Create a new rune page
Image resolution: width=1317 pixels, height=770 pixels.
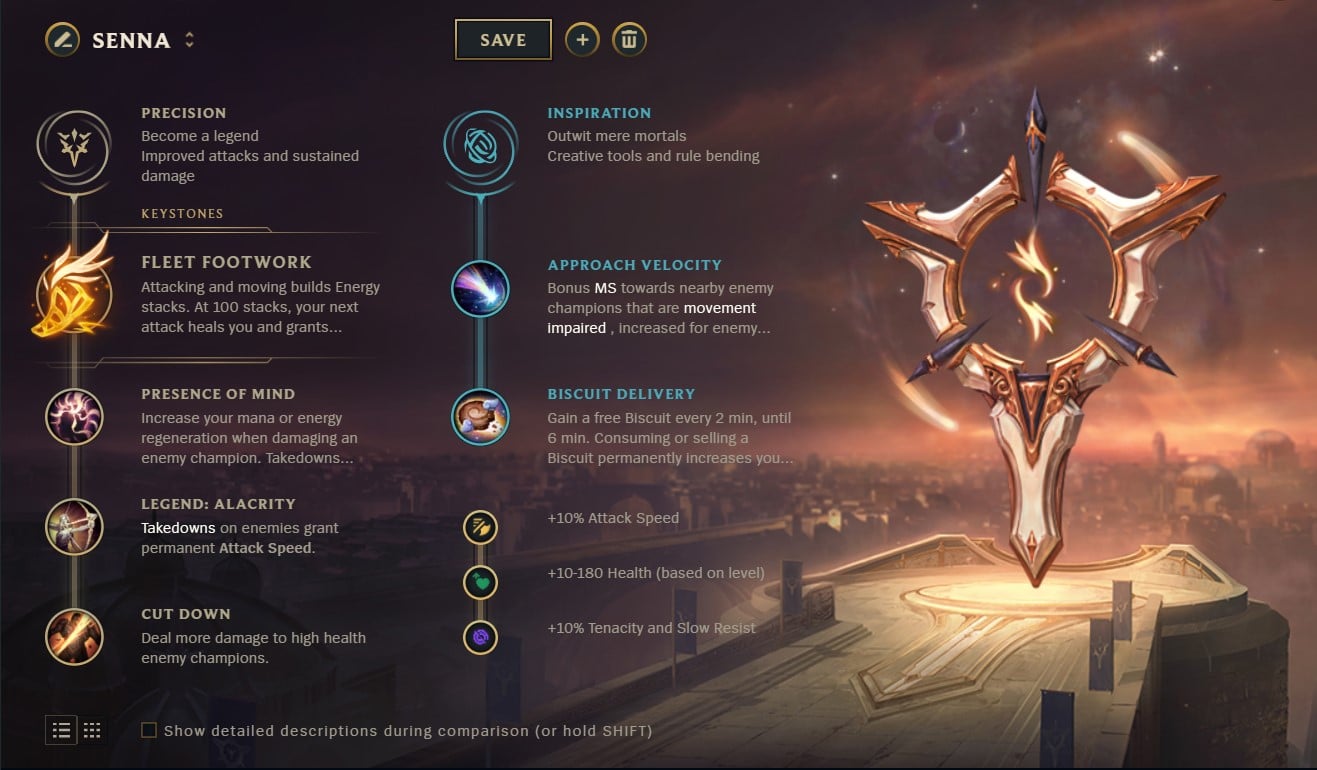pos(582,40)
